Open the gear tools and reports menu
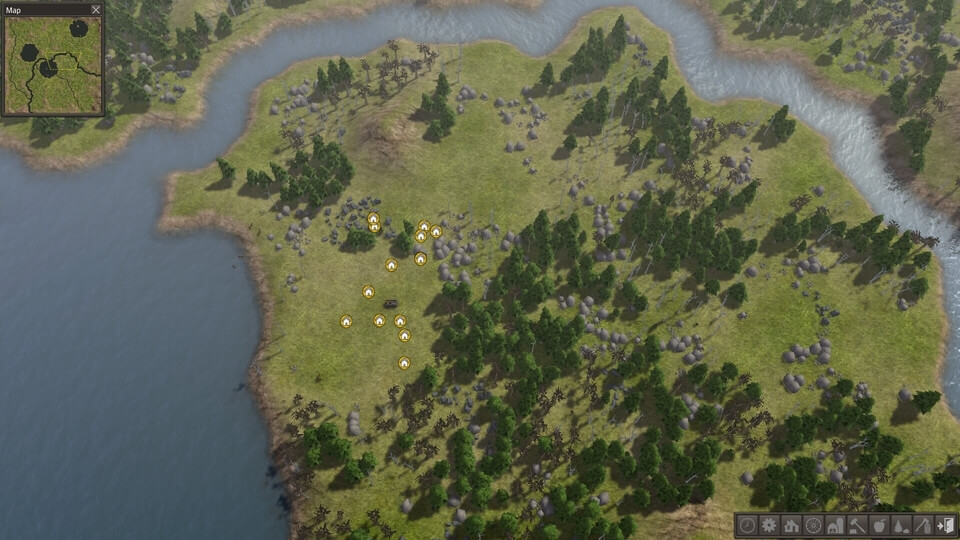960x540 pixels. pyautogui.click(x=769, y=525)
